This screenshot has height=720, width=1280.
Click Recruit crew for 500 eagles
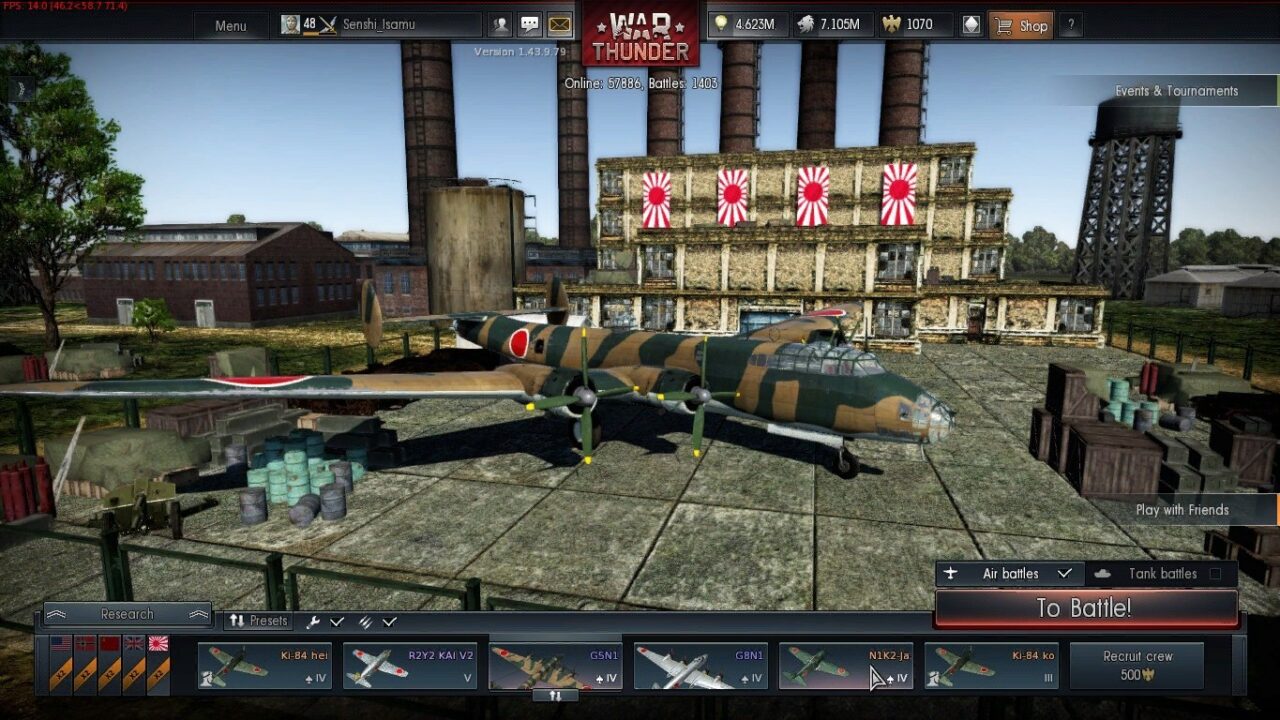tap(1137, 664)
